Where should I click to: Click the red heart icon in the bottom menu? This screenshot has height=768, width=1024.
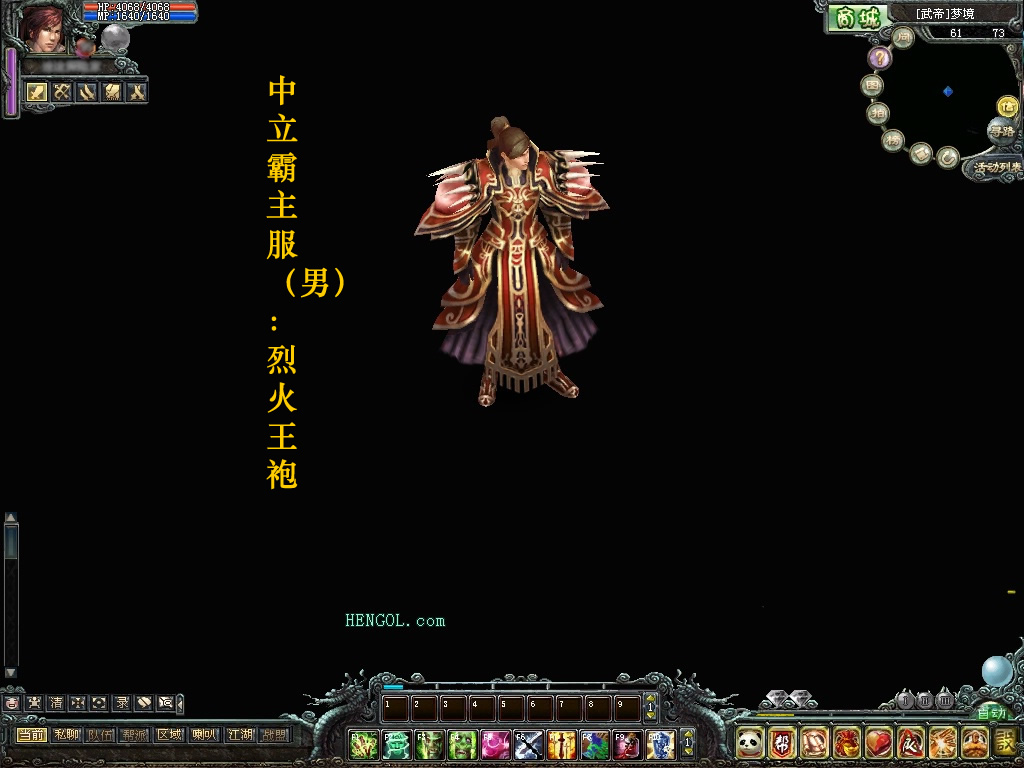click(x=878, y=743)
